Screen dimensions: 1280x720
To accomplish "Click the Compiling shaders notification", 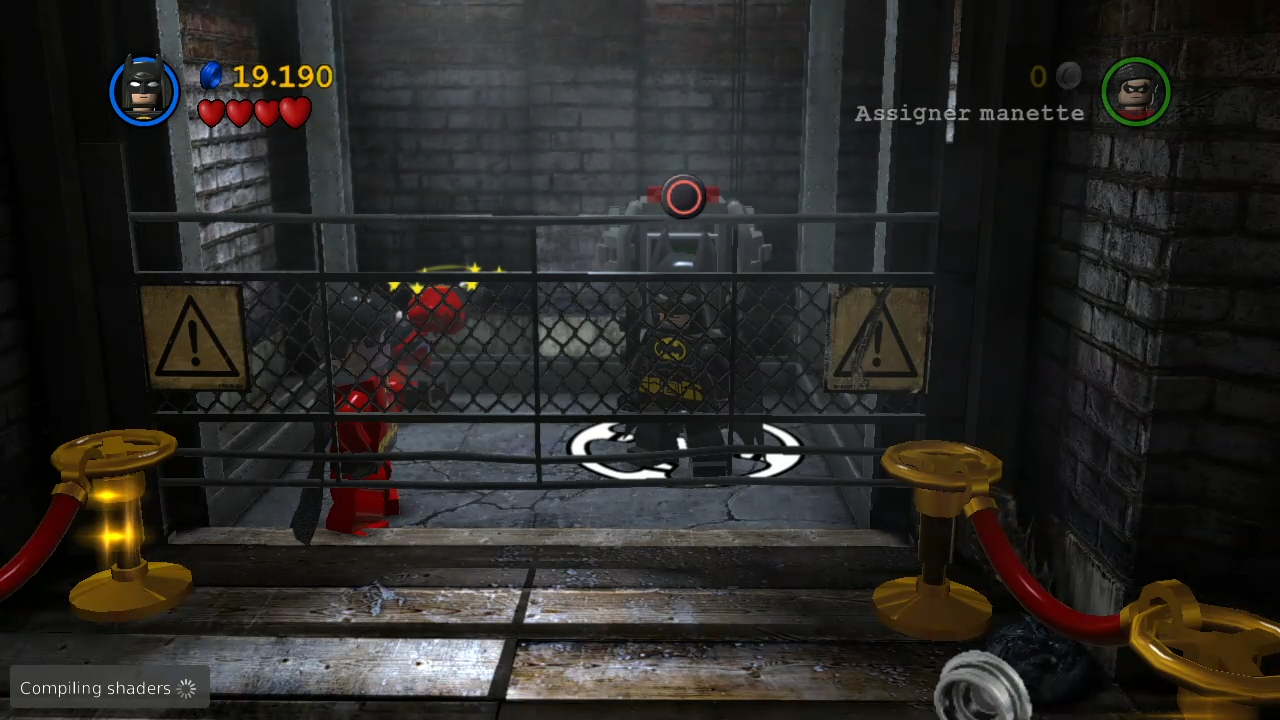I will point(109,687).
